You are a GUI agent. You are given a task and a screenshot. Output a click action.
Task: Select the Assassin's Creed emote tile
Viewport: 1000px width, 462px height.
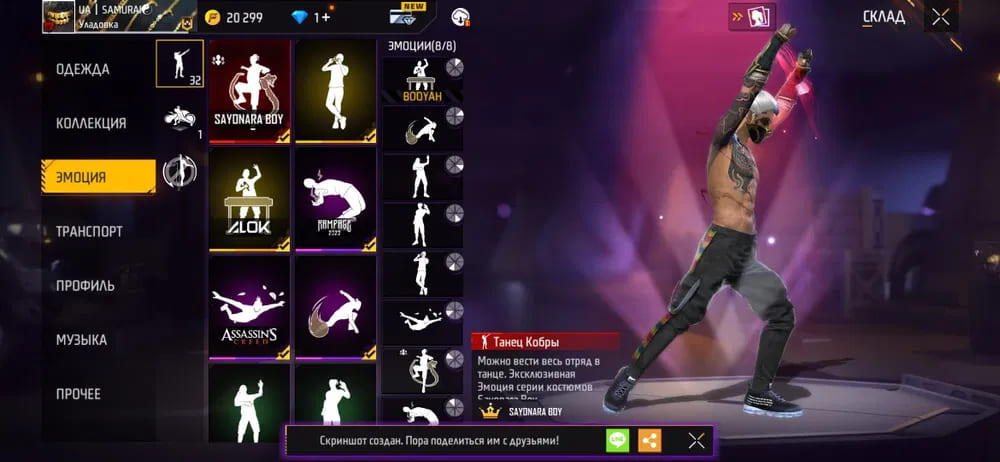[249, 308]
